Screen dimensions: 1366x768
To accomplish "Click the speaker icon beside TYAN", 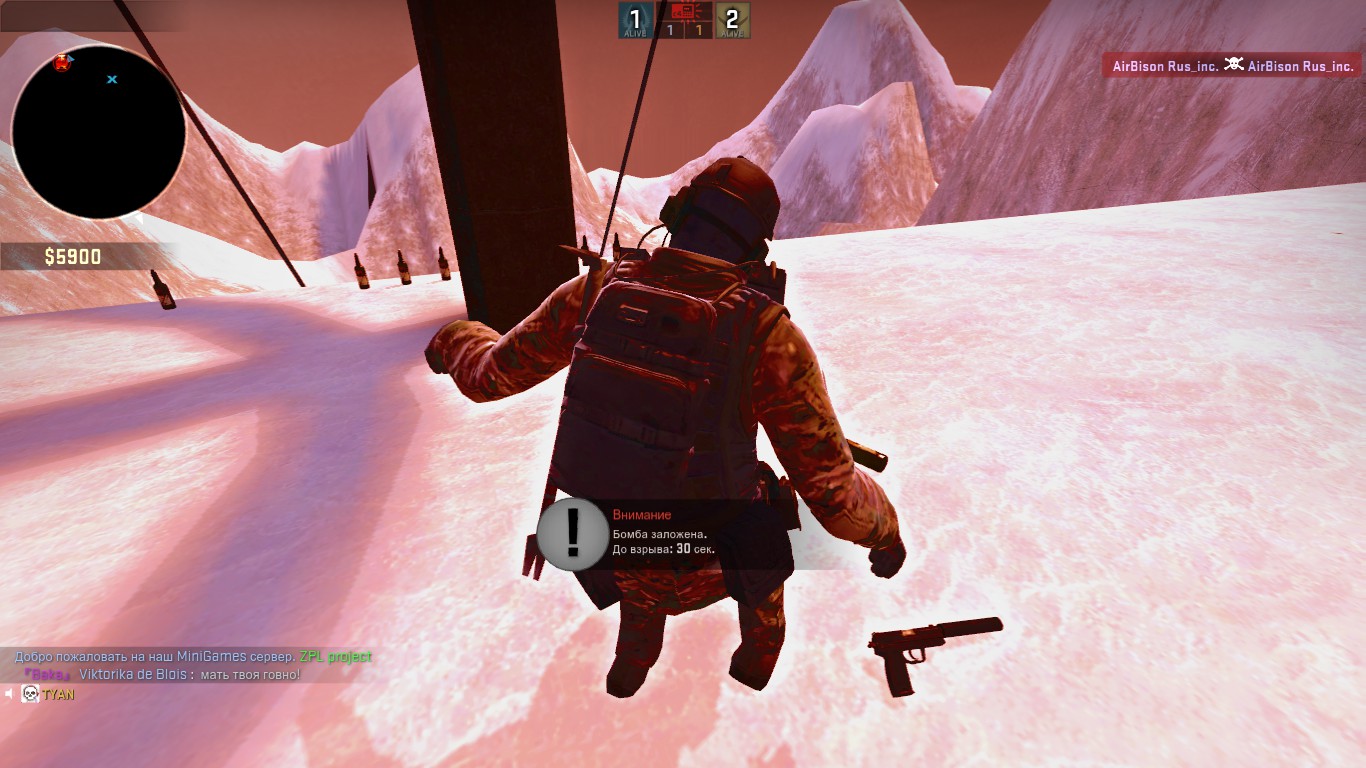I will coord(10,694).
